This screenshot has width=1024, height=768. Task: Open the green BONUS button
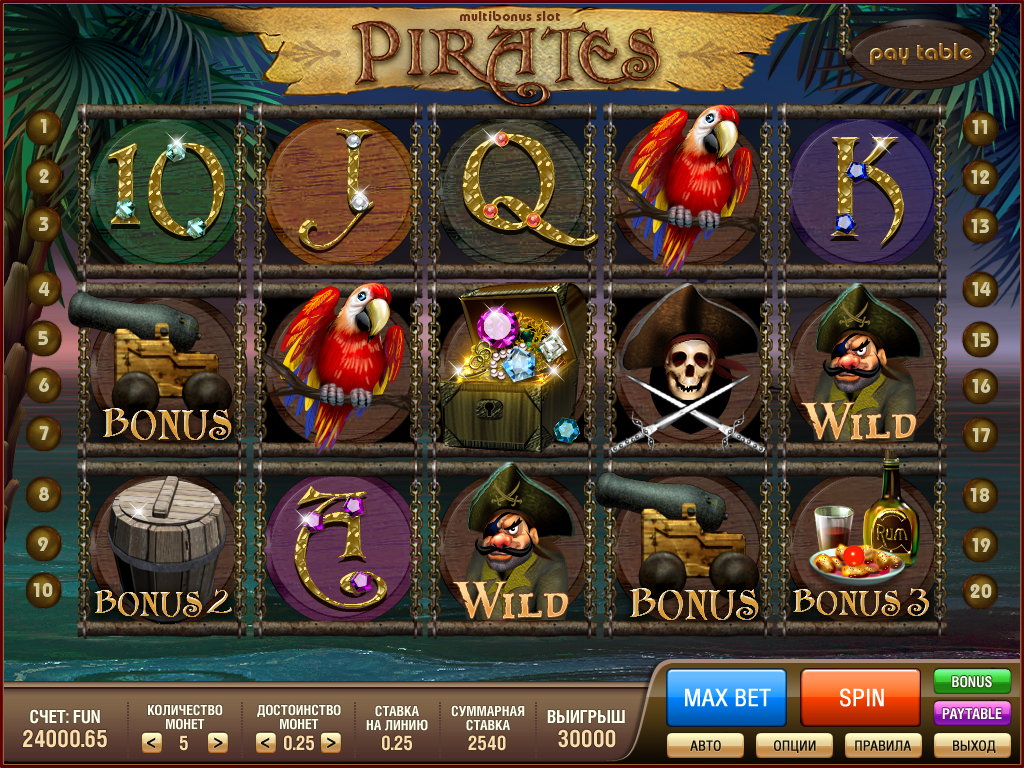[971, 682]
